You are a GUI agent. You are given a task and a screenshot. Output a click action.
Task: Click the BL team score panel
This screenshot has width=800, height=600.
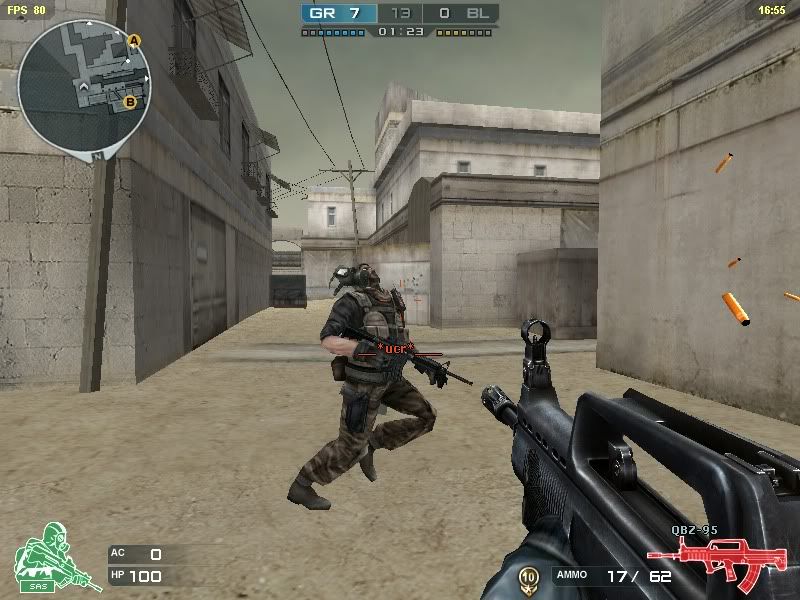point(461,14)
